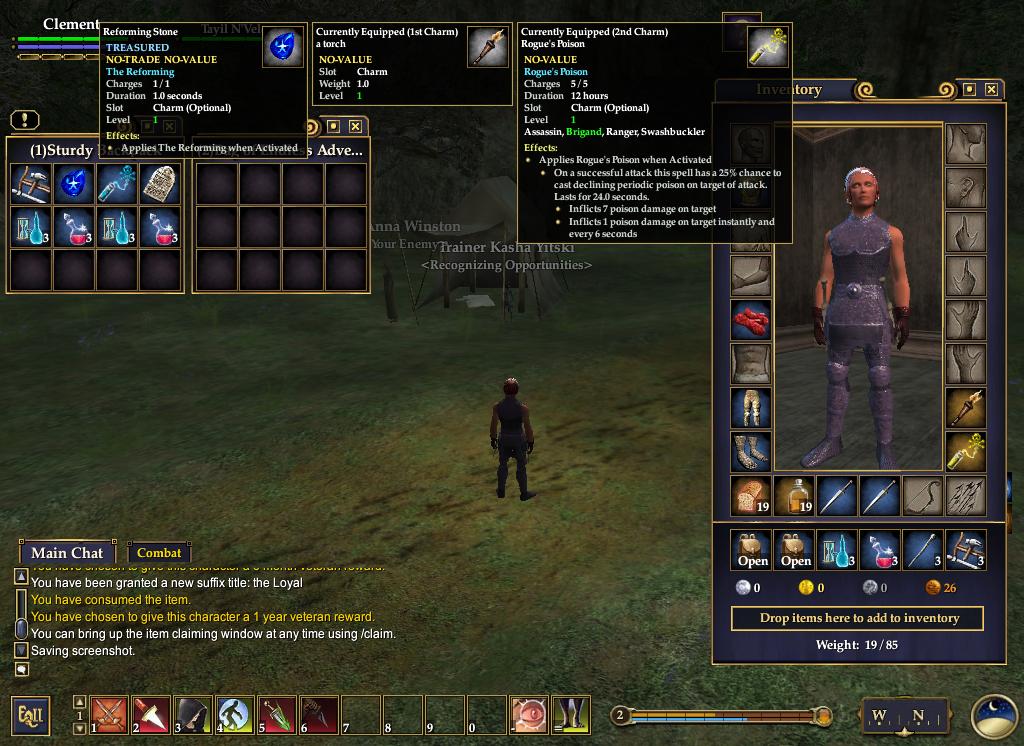Image resolution: width=1024 pixels, height=746 pixels.
Task: Use the hooded figure ability in hotbar slot 3
Action: 194,715
